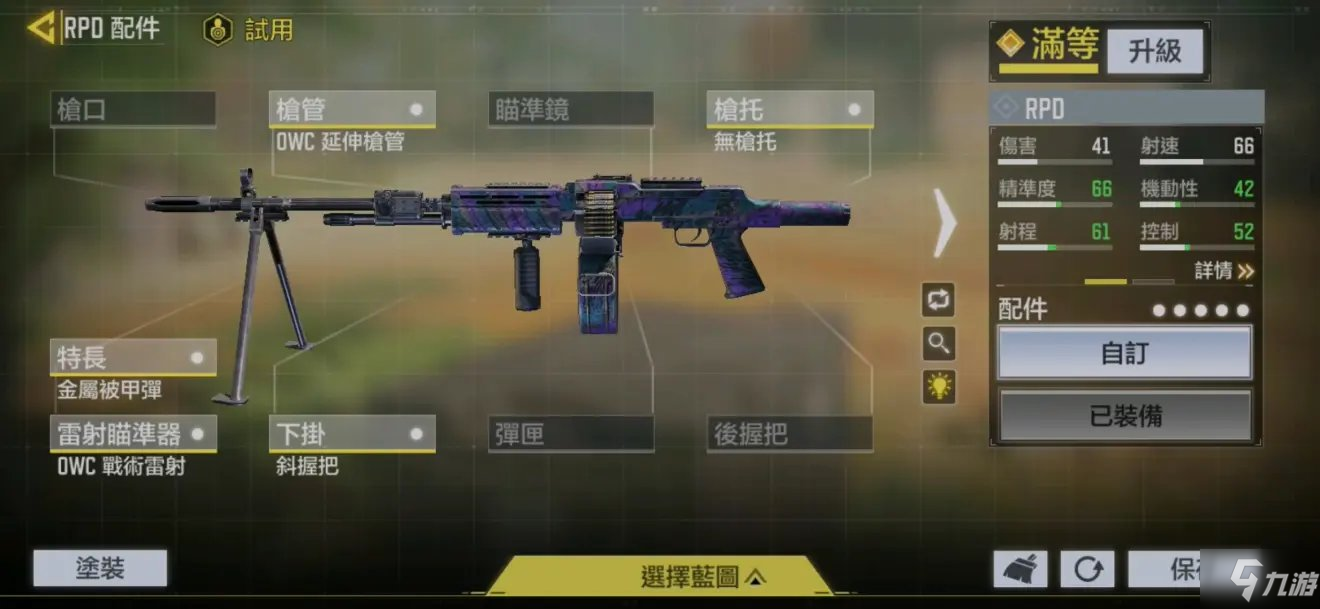Select the 彈匣 ammunition slot
Image resolution: width=1320 pixels, height=609 pixels.
coord(570,434)
